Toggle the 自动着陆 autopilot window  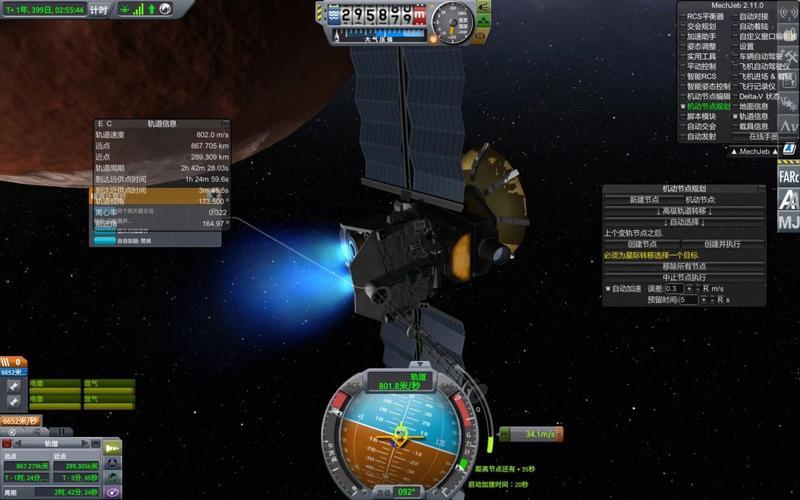coord(754,26)
